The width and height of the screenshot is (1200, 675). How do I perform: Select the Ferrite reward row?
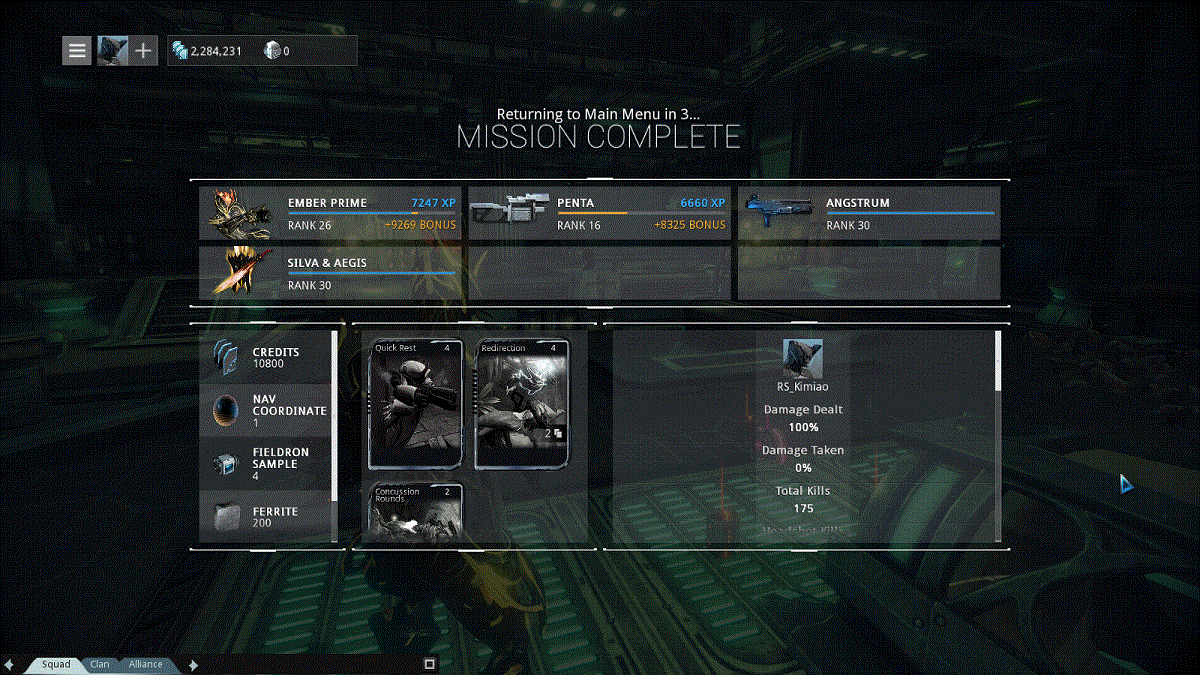[x=265, y=516]
